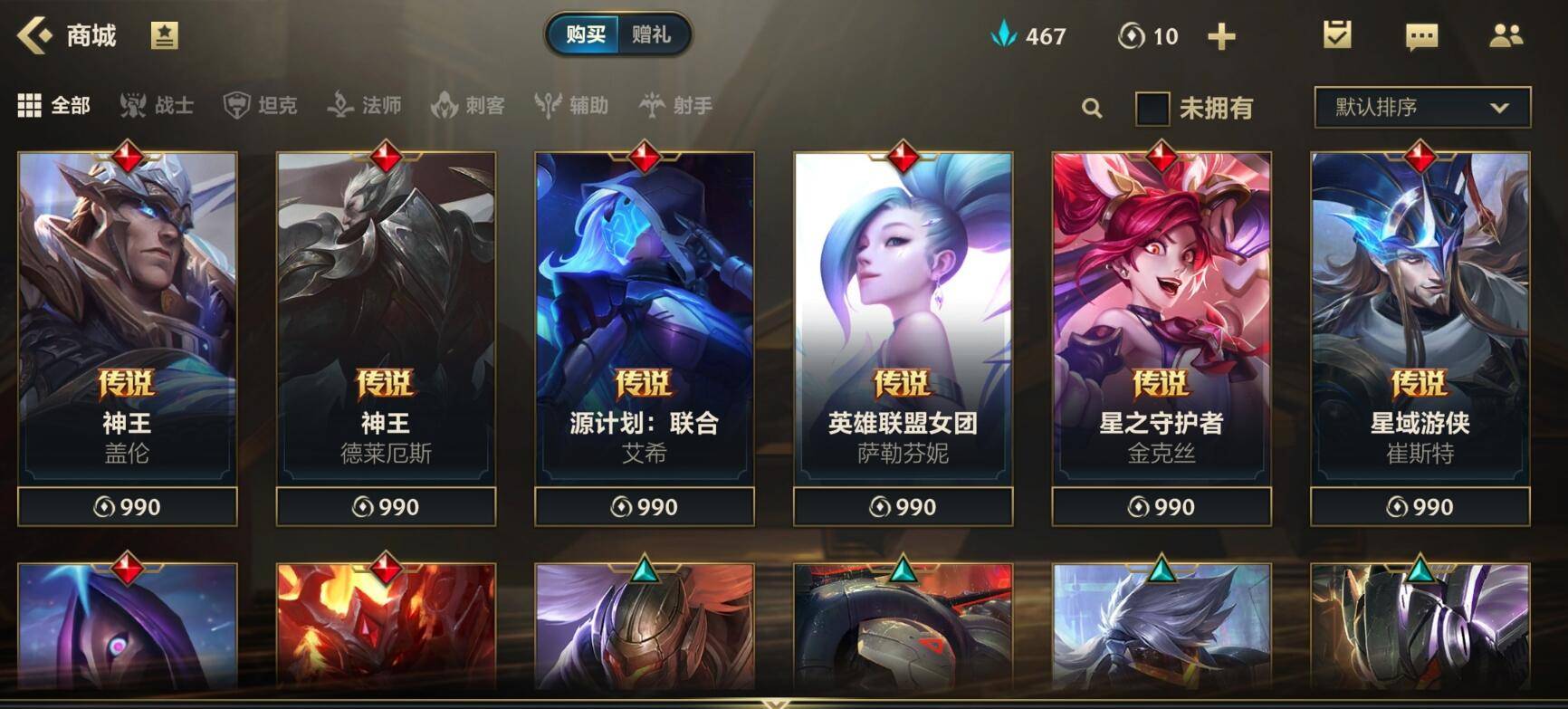Open the friends list icon
Image resolution: width=1568 pixels, height=709 pixels.
point(1506,36)
